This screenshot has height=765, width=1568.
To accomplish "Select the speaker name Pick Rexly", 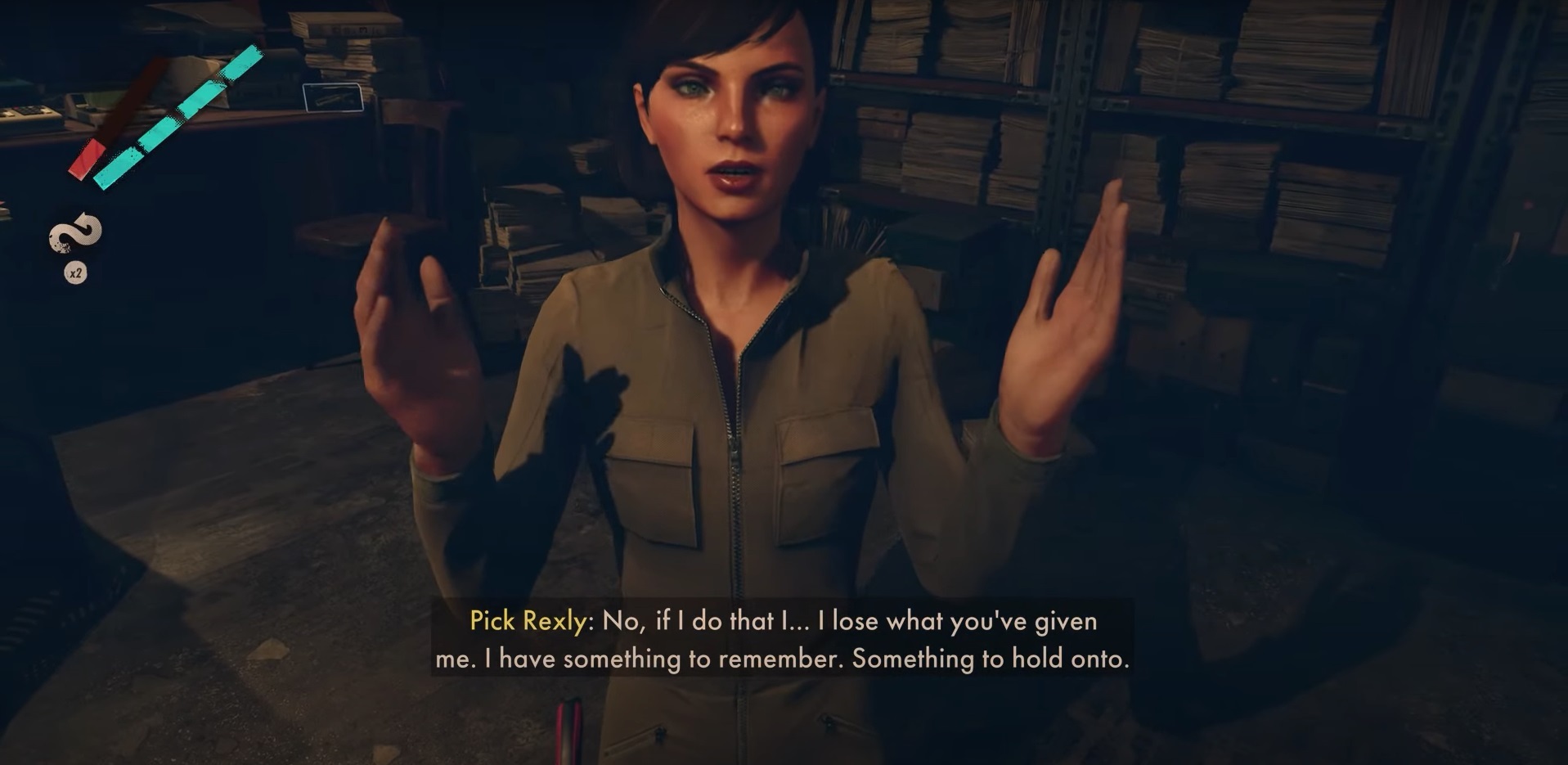I will (x=527, y=622).
